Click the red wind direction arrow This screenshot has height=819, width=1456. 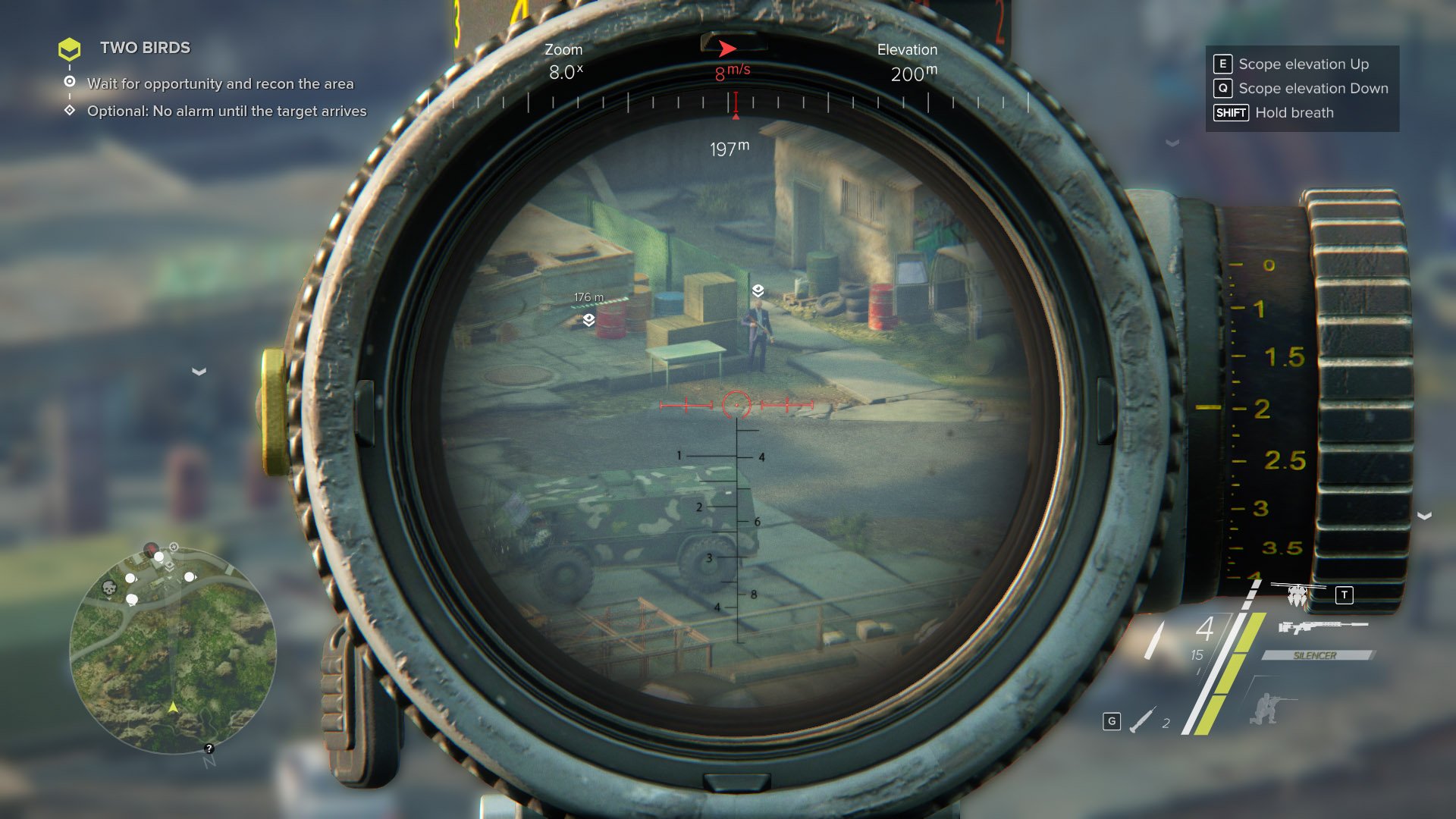pyautogui.click(x=727, y=49)
